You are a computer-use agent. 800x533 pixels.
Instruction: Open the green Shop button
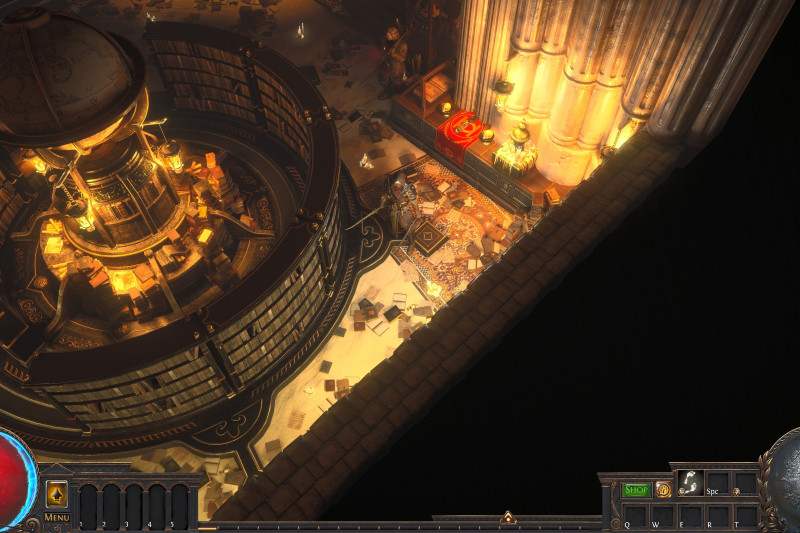click(x=636, y=490)
